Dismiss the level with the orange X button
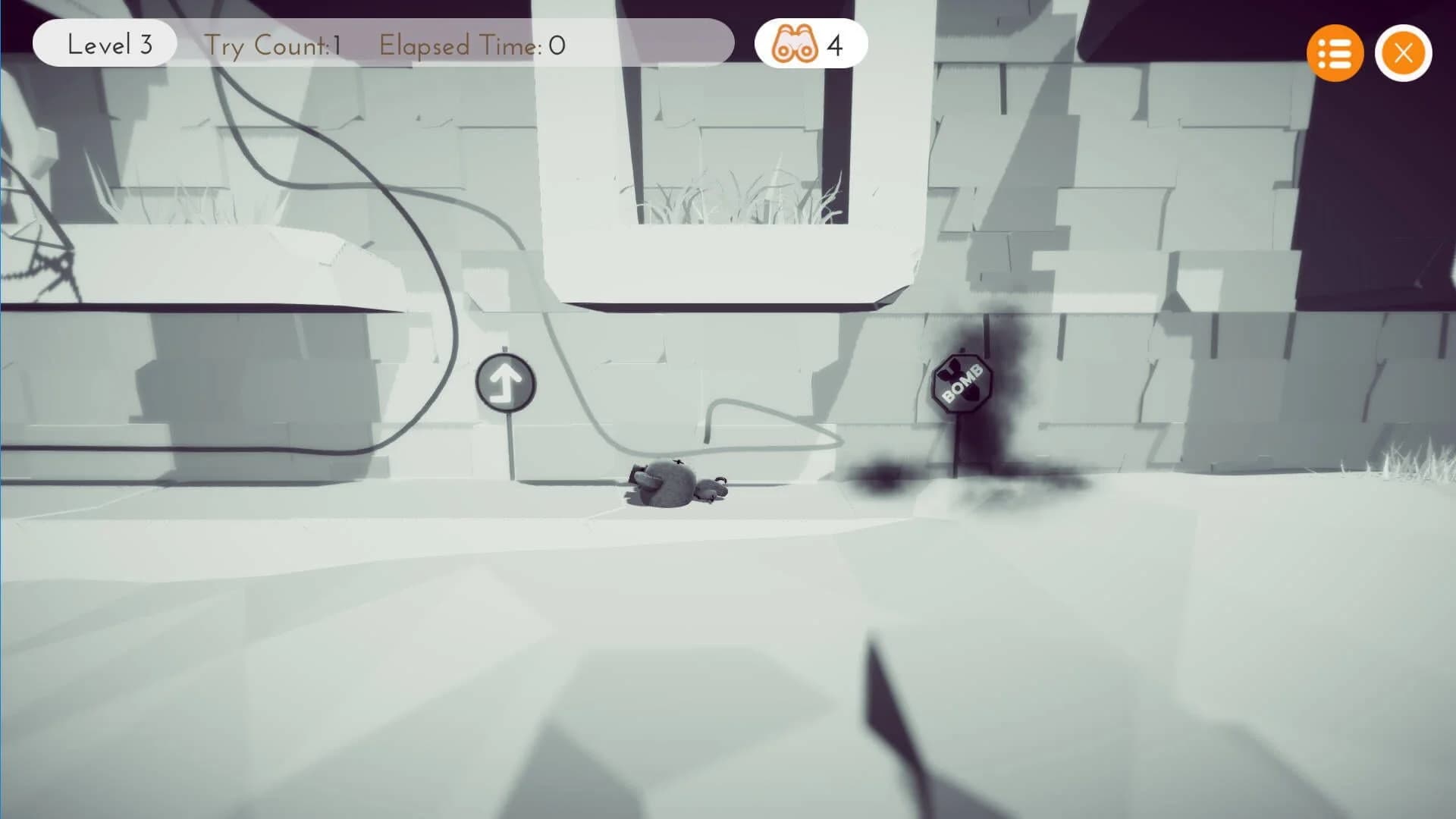The width and height of the screenshot is (1456, 819). (1402, 52)
